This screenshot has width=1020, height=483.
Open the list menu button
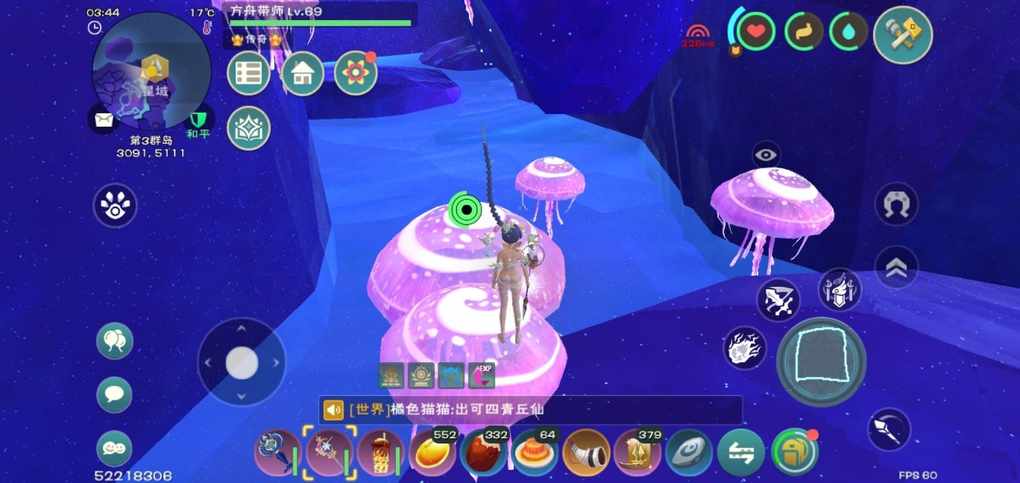pyautogui.click(x=249, y=73)
